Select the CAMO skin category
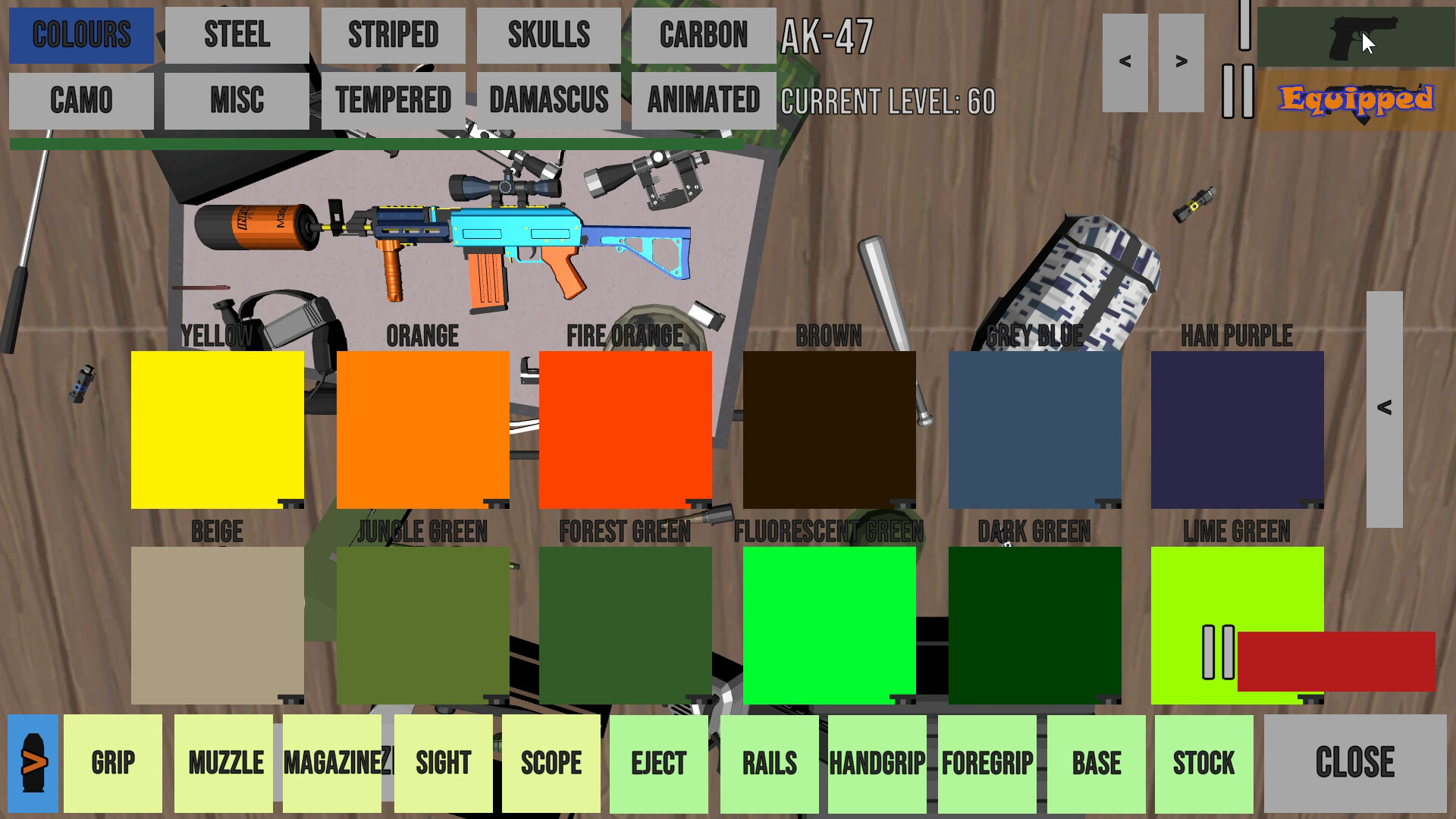 tap(79, 99)
